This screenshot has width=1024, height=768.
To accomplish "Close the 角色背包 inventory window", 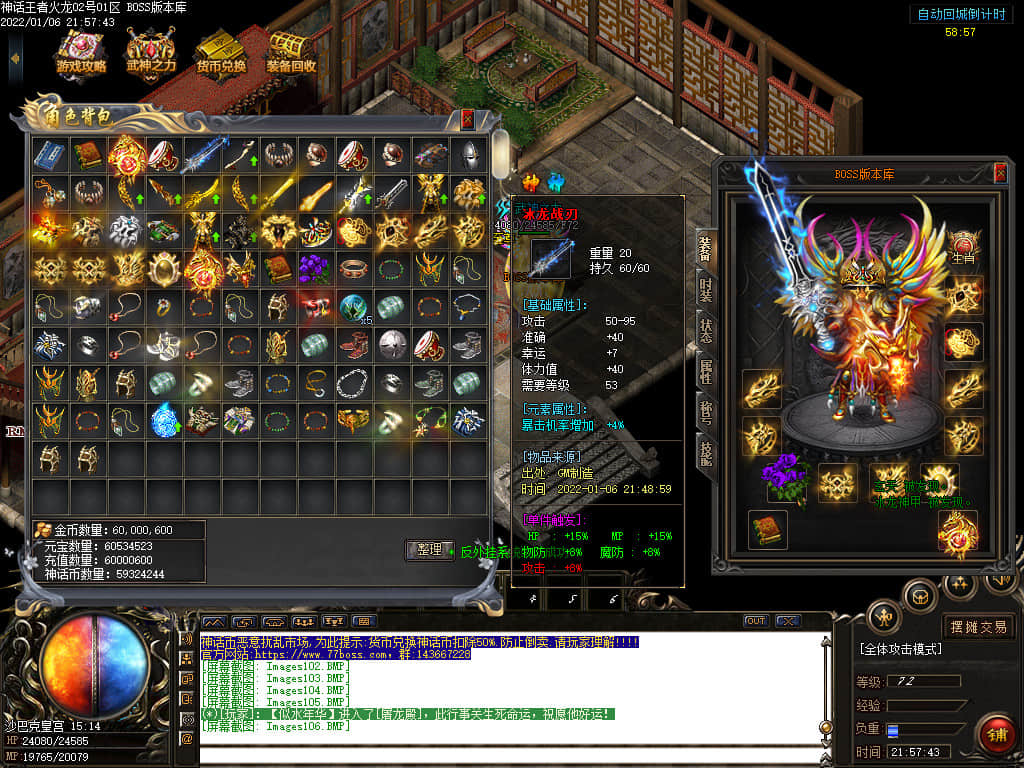I will pyautogui.click(x=467, y=119).
